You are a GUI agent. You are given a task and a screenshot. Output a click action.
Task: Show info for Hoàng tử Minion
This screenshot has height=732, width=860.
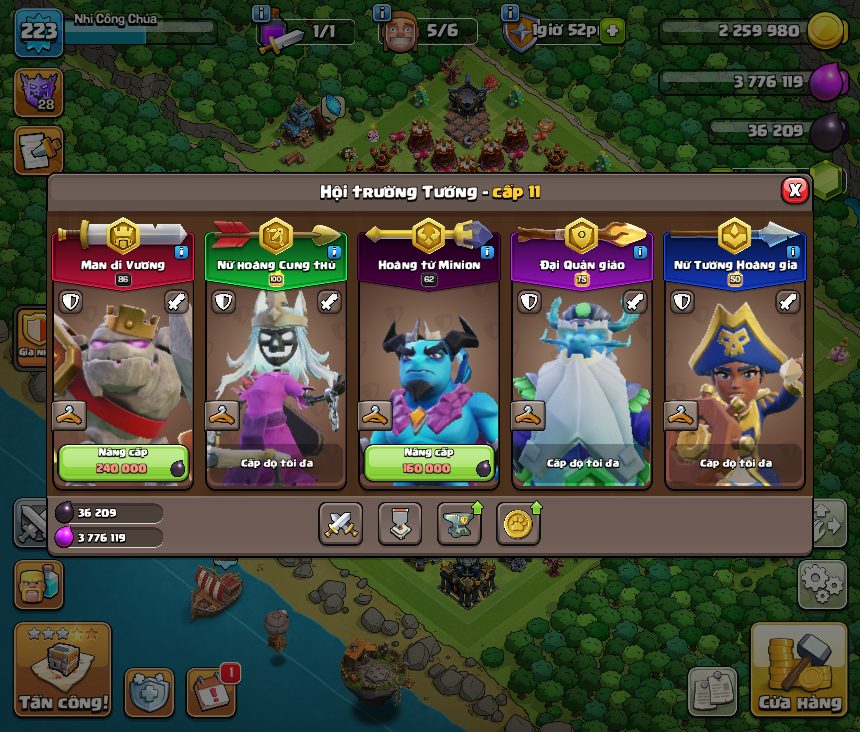[x=487, y=253]
